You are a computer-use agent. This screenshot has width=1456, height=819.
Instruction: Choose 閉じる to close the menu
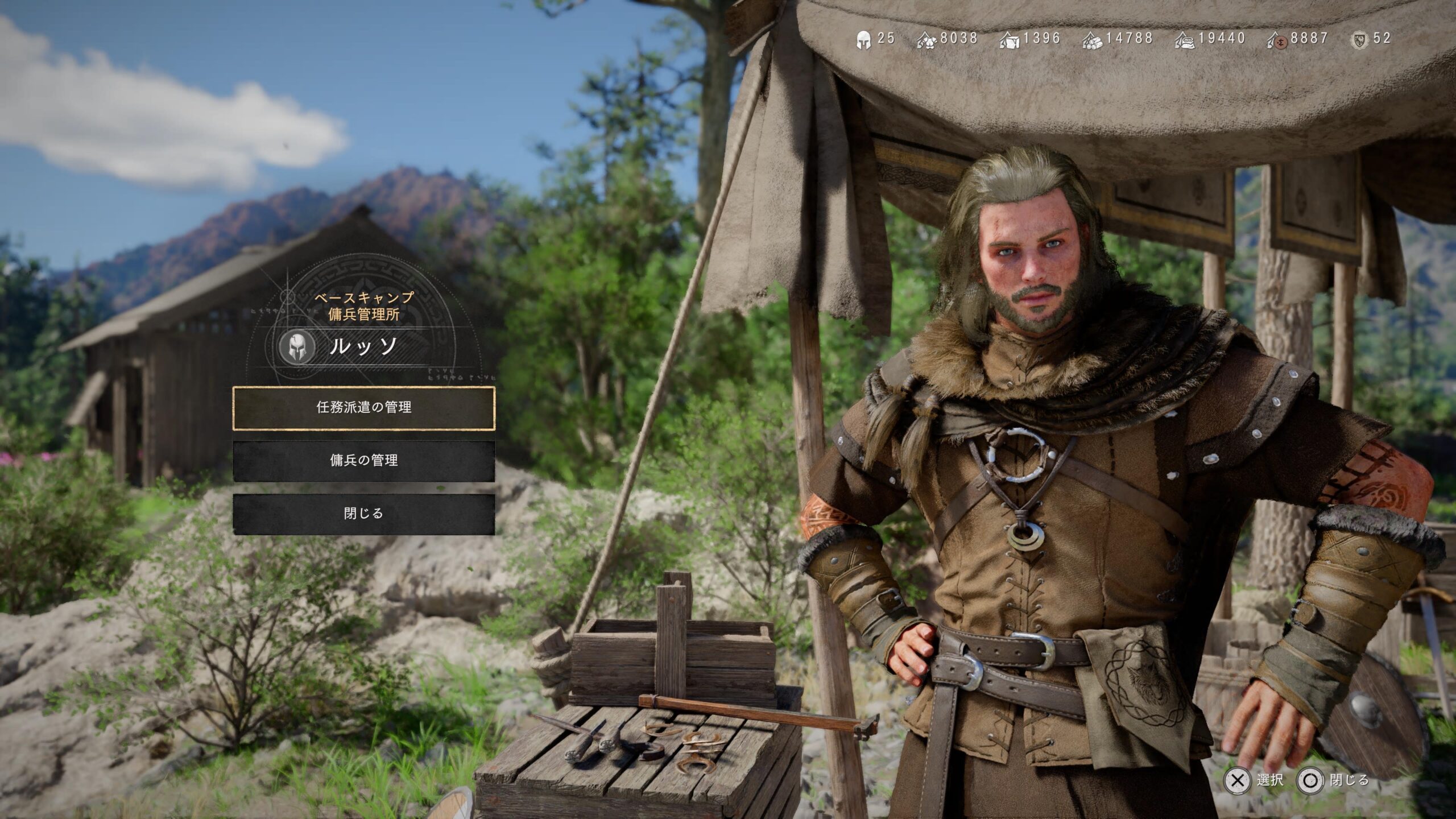[363, 514]
